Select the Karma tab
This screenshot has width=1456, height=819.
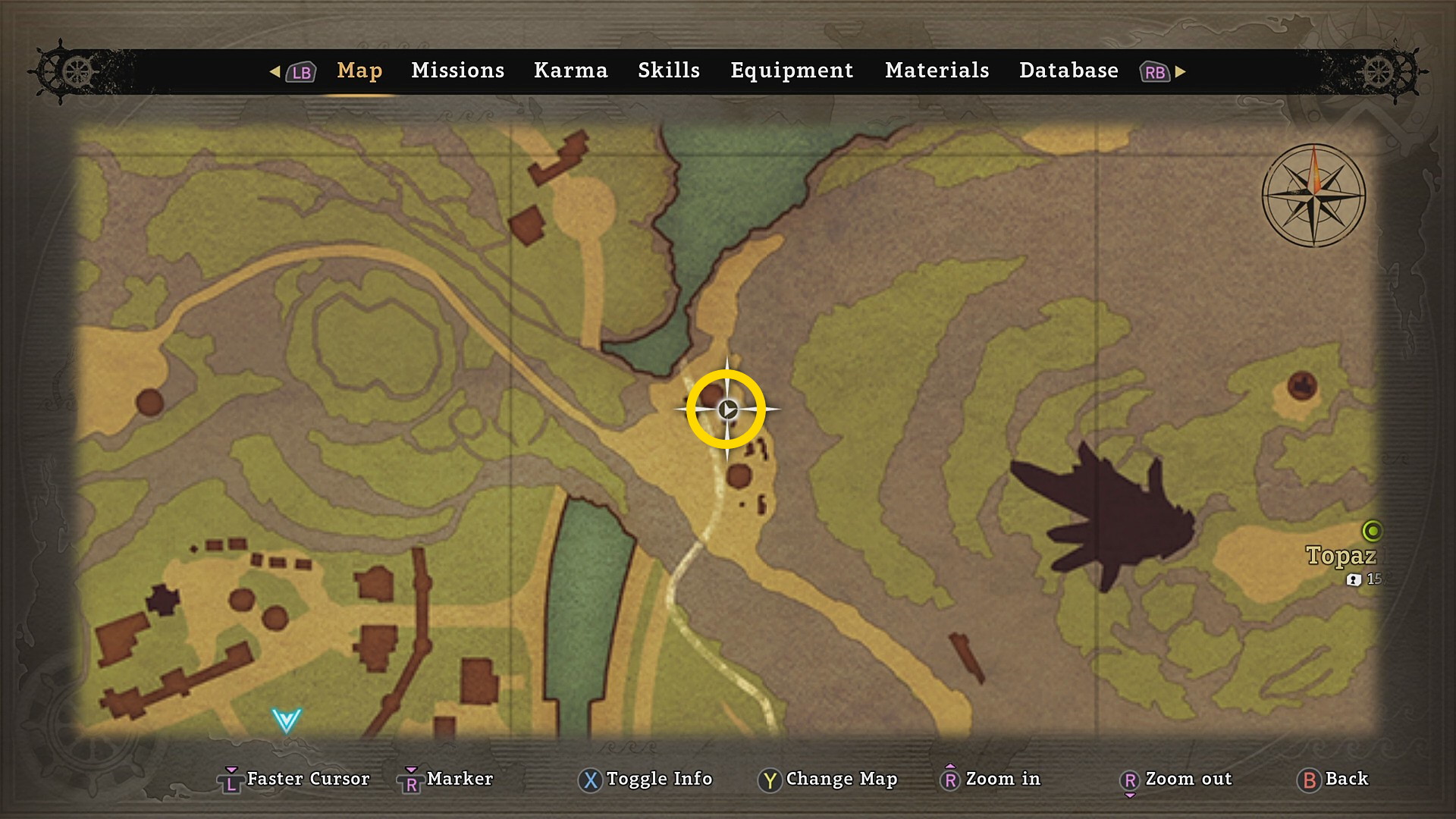pos(570,71)
